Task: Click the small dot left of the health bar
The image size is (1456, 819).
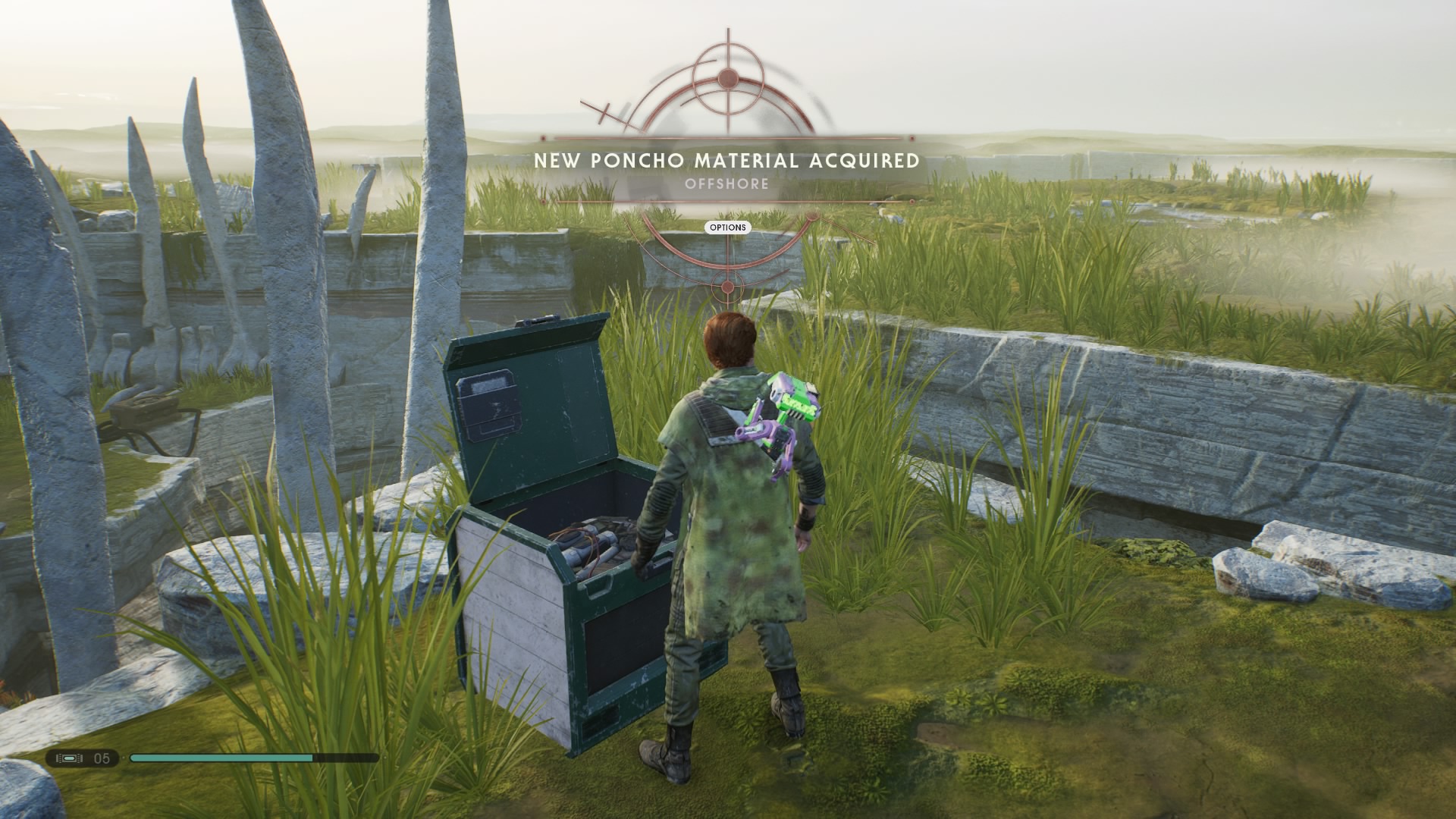Action: click(124, 758)
